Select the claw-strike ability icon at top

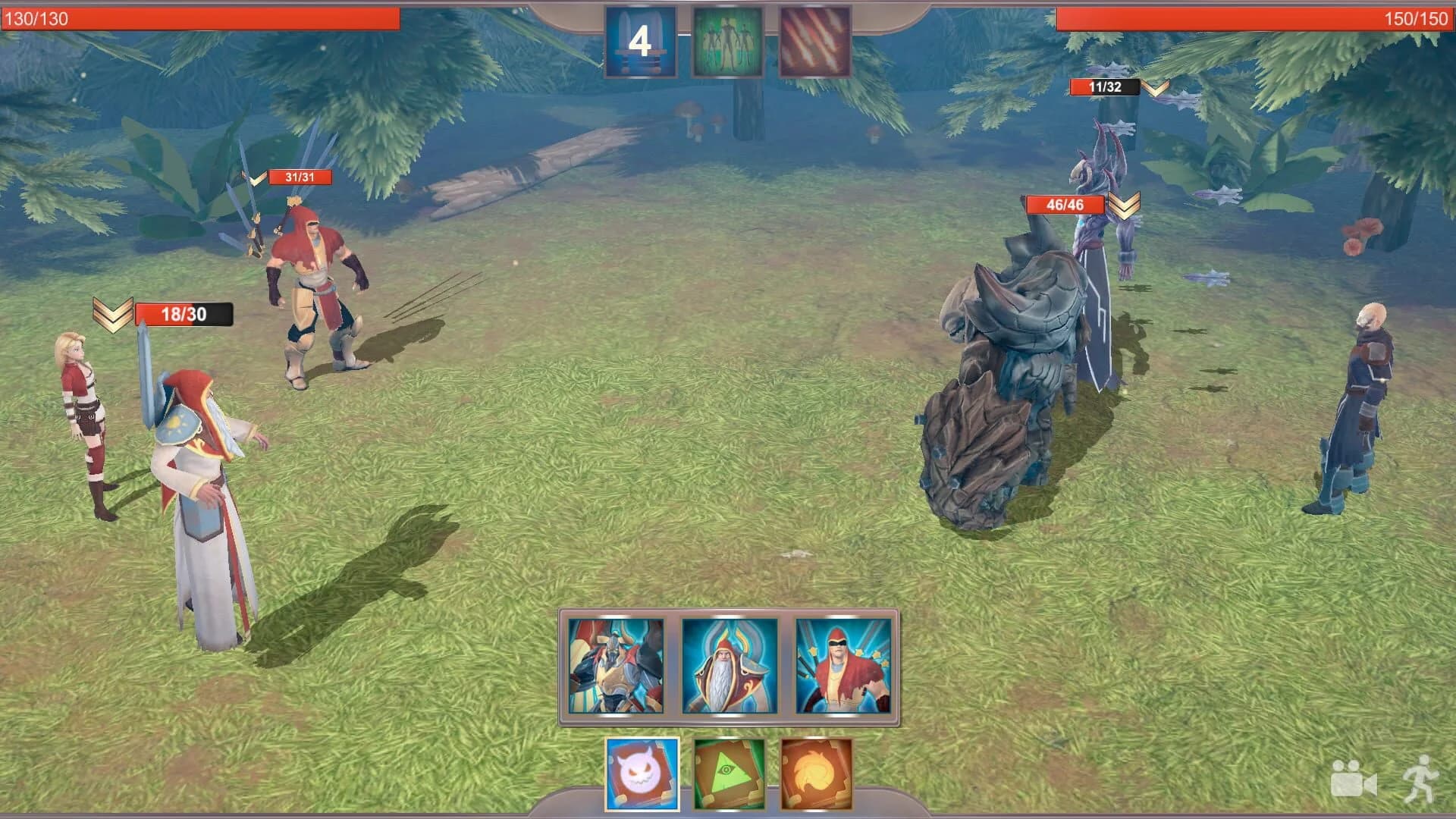(x=813, y=41)
